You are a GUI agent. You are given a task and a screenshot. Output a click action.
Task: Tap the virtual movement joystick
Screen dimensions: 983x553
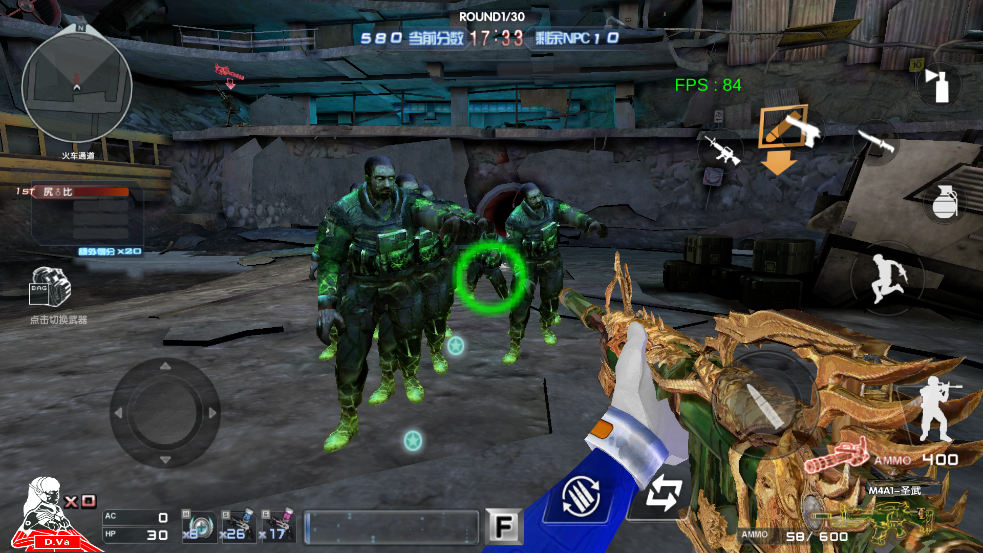pos(164,412)
